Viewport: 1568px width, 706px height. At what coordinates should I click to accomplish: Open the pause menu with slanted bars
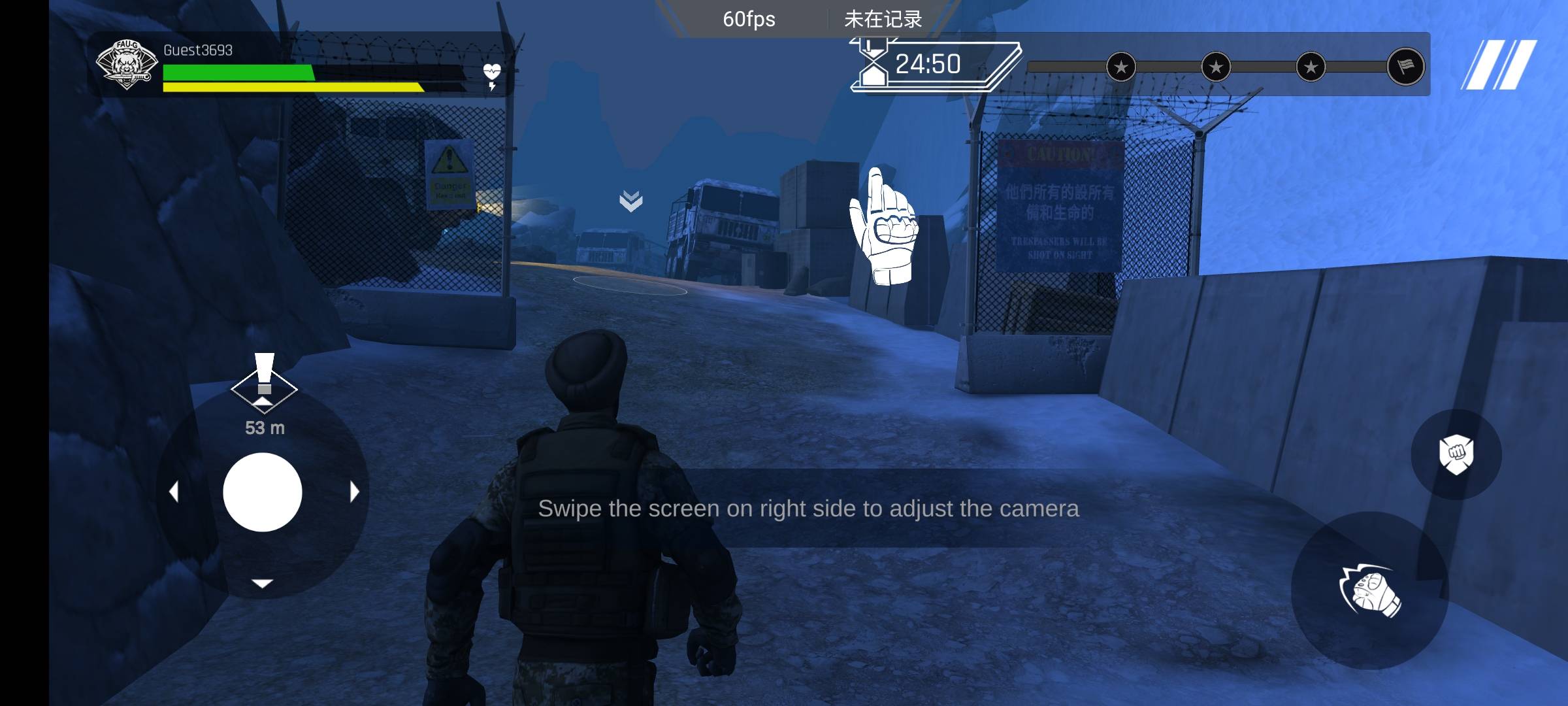point(1499,65)
